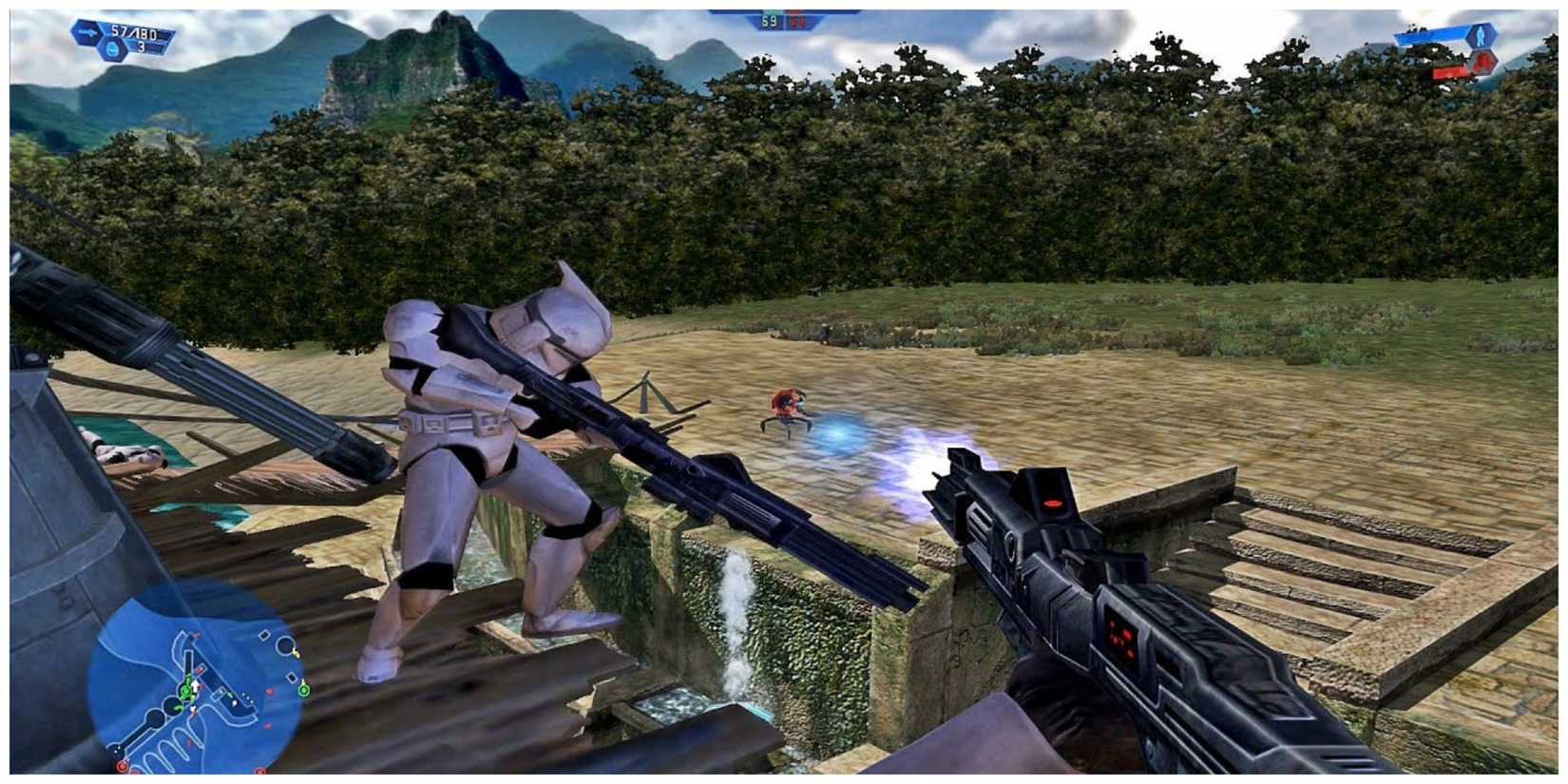Click the red stamina hexagon icon top right
Image resolution: width=1568 pixels, height=784 pixels.
1482,63
